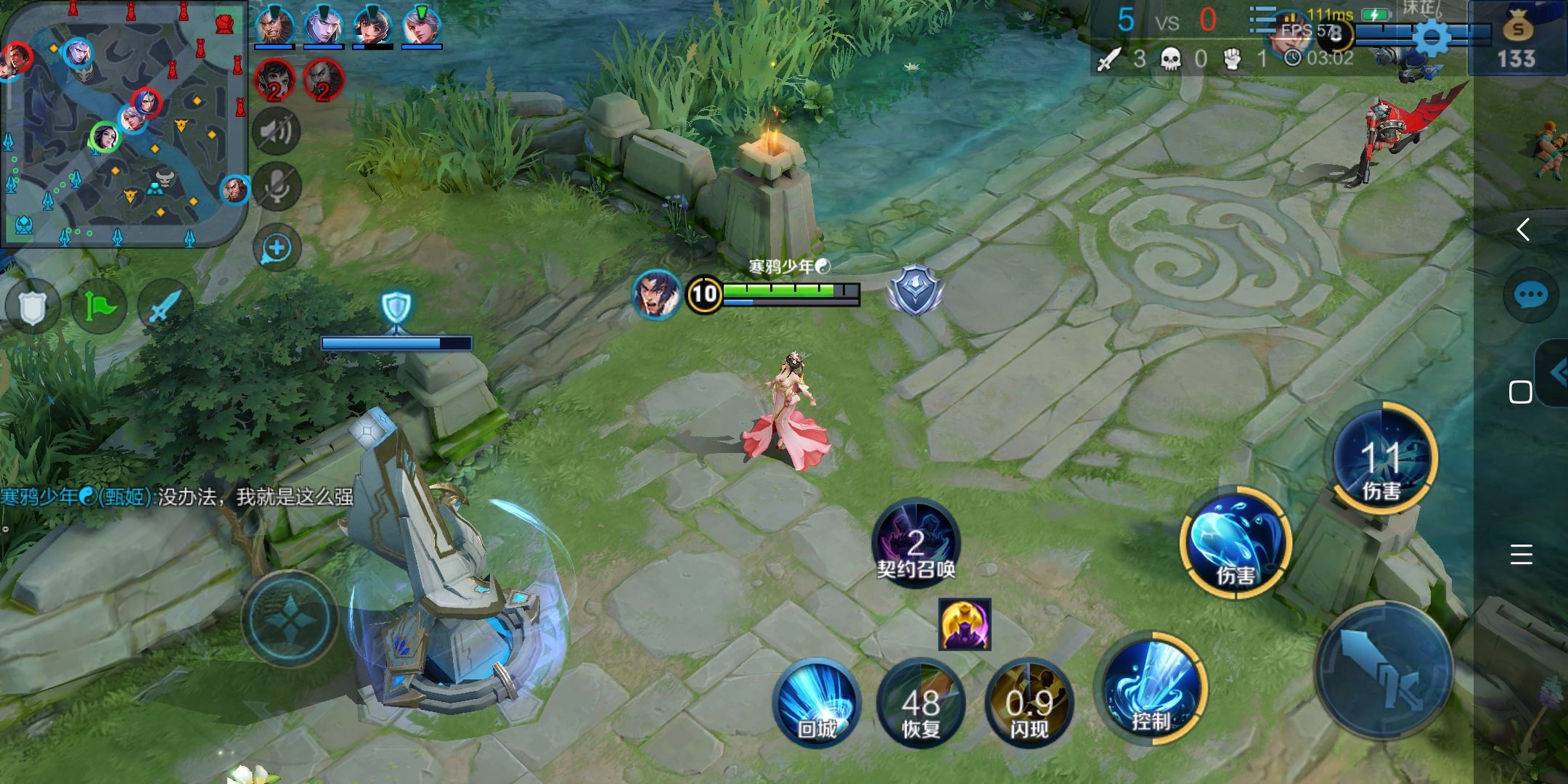Screen dimensions: 1568x784
Task: Activate the 契约召唤 summon ability
Action: point(916,542)
